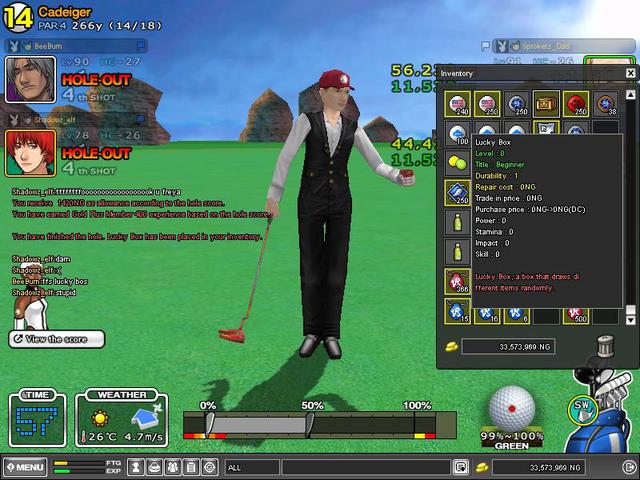Select the treasure chest inventory item
The image size is (640, 480).
[x=545, y=102]
